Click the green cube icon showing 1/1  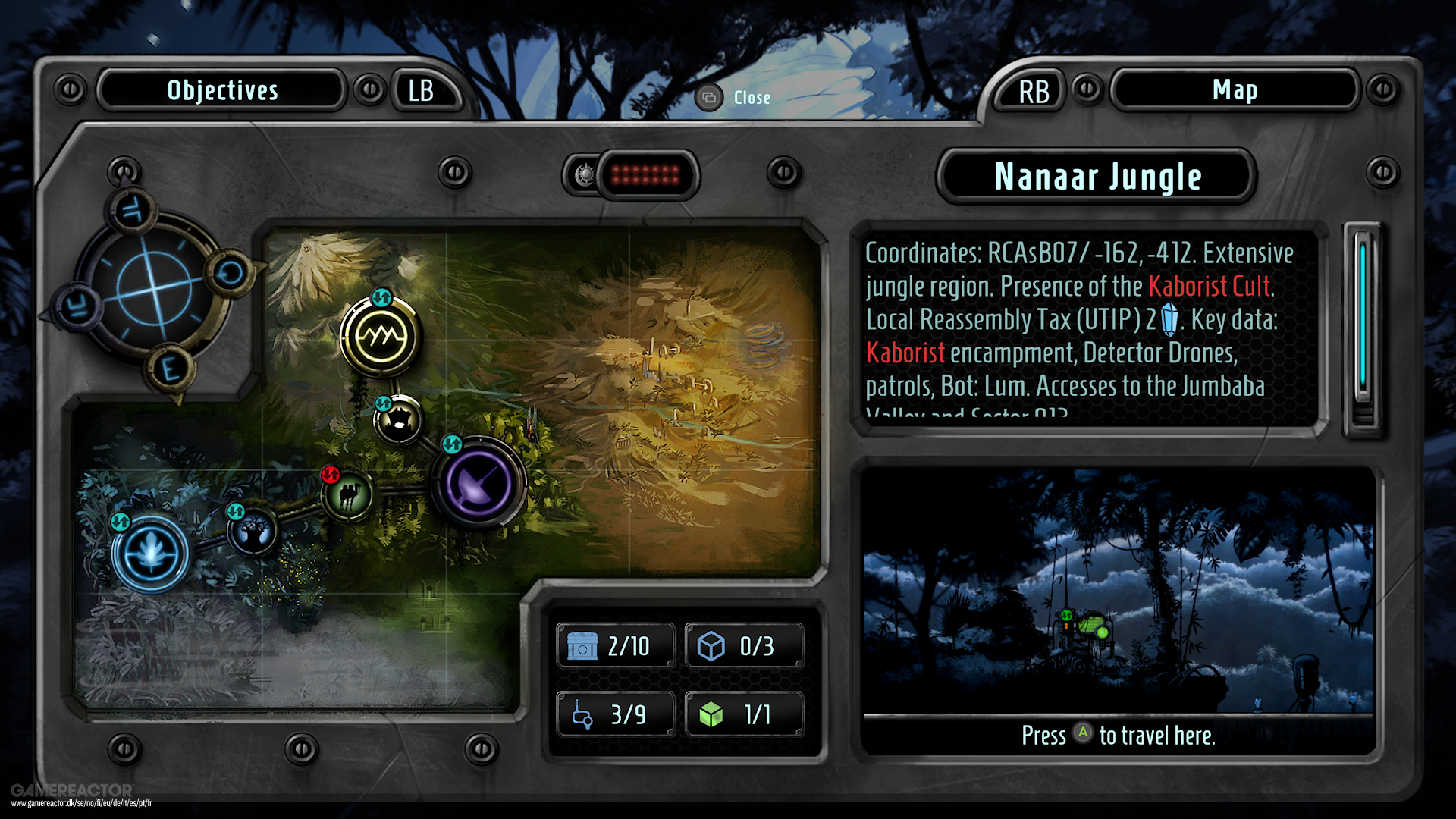(745, 713)
